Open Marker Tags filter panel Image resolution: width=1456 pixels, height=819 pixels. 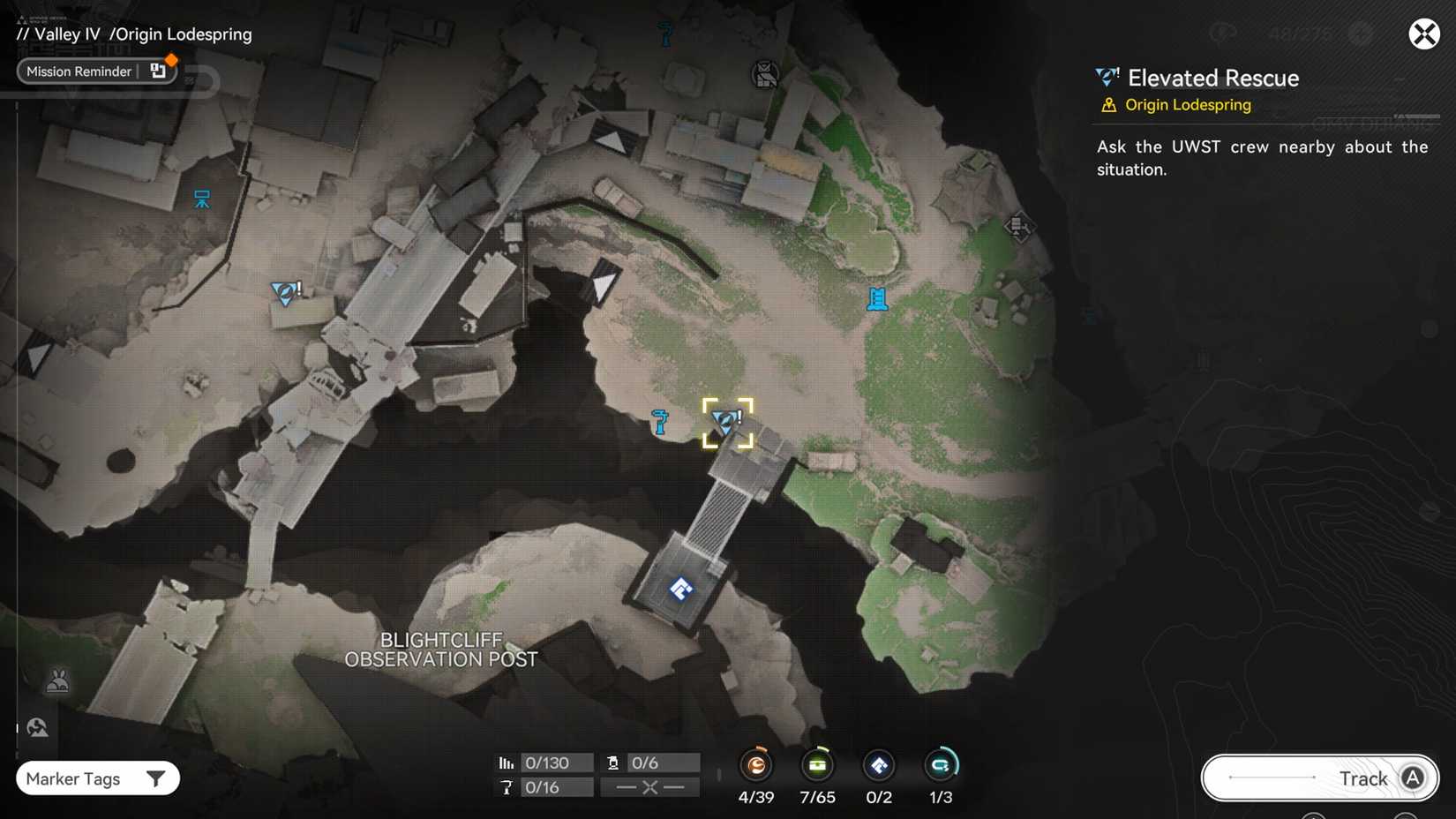pos(97,778)
